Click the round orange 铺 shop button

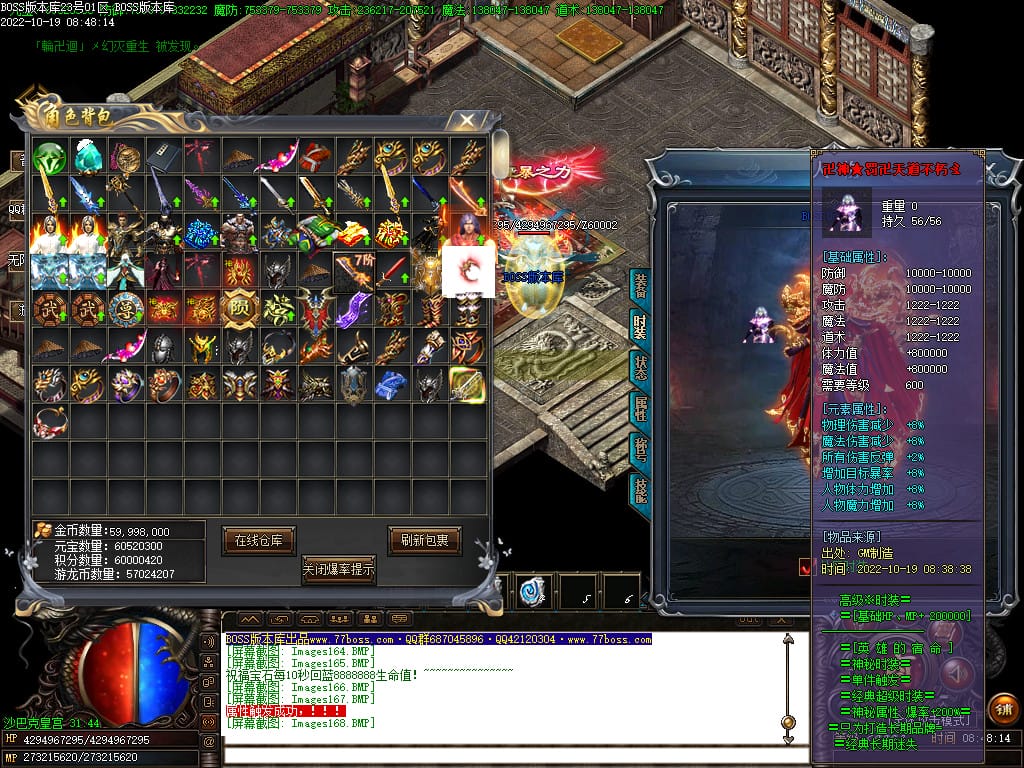click(x=1002, y=708)
